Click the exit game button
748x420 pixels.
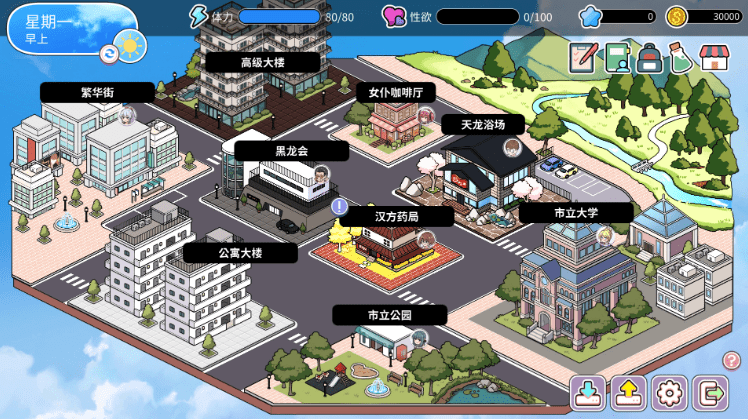tap(710, 393)
